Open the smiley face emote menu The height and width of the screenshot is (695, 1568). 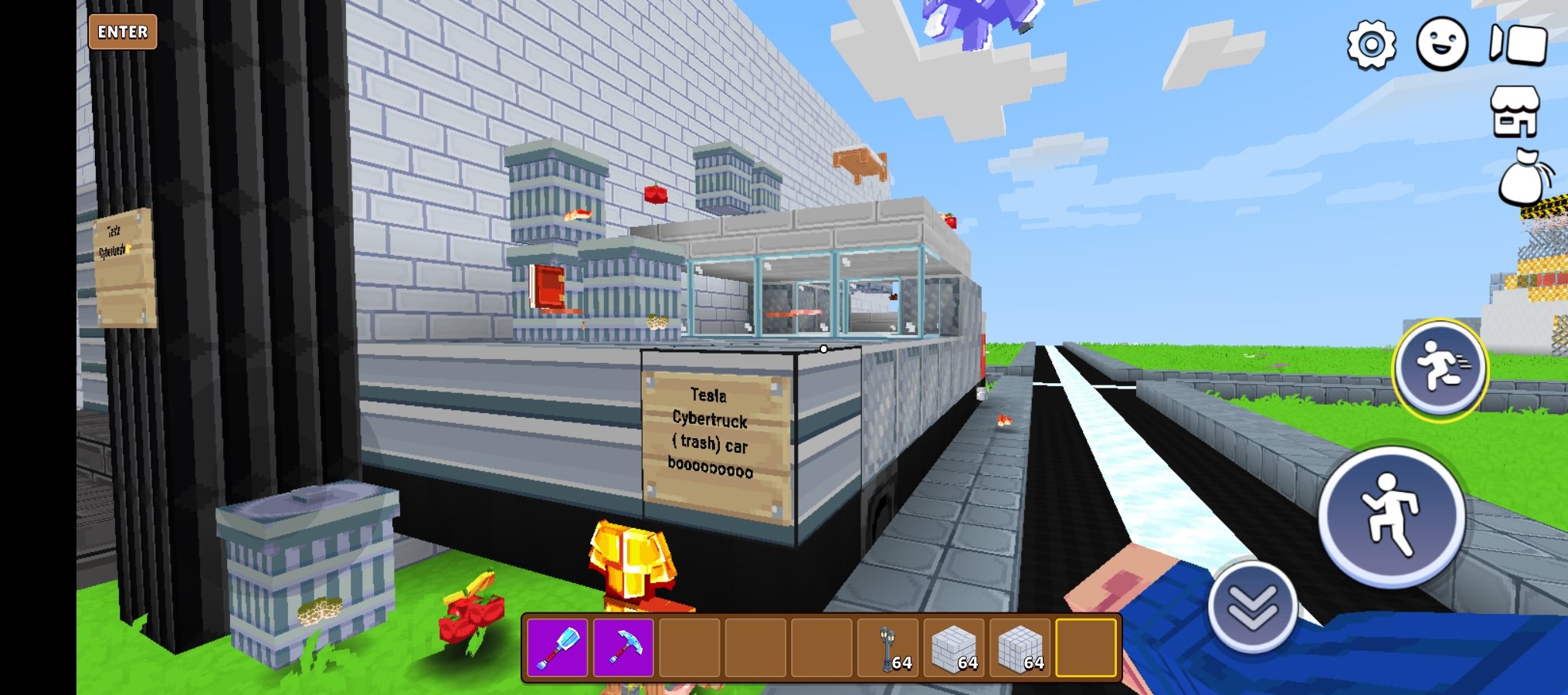pos(1441,44)
